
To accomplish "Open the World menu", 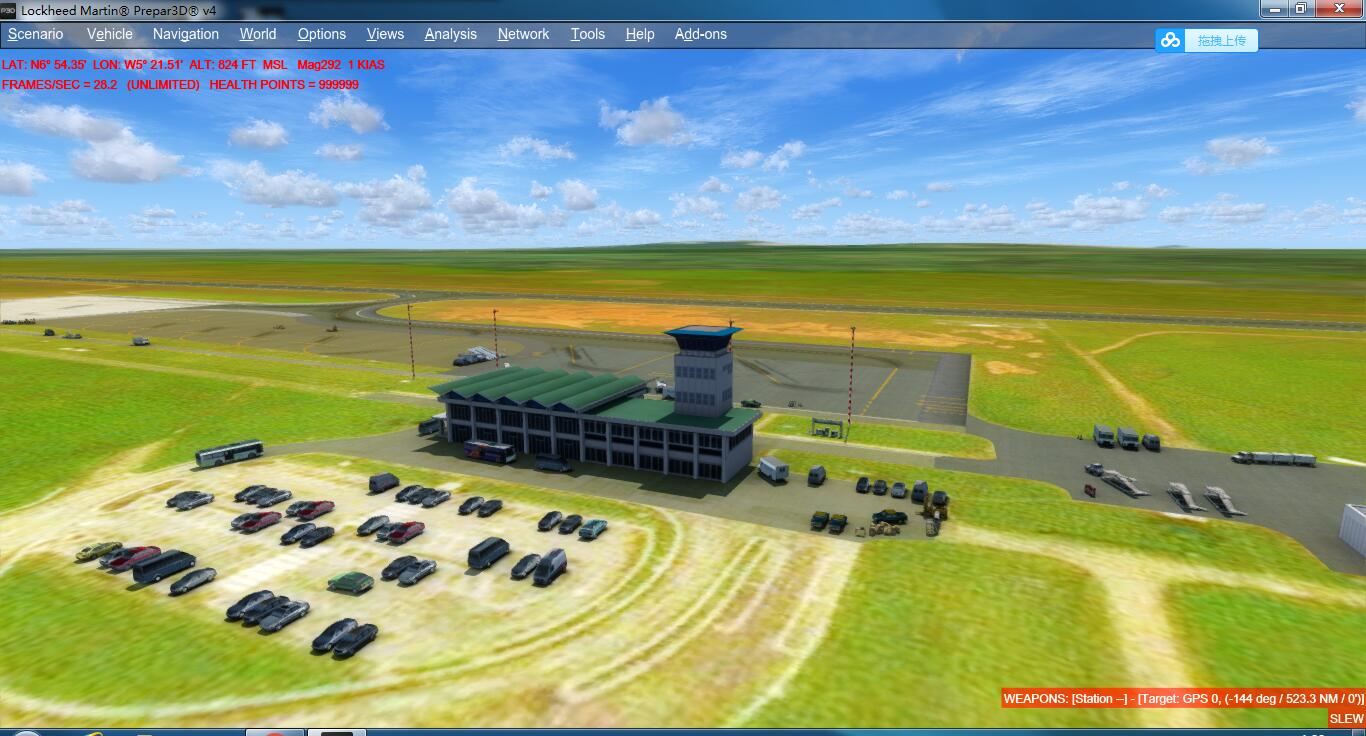I will click(257, 33).
